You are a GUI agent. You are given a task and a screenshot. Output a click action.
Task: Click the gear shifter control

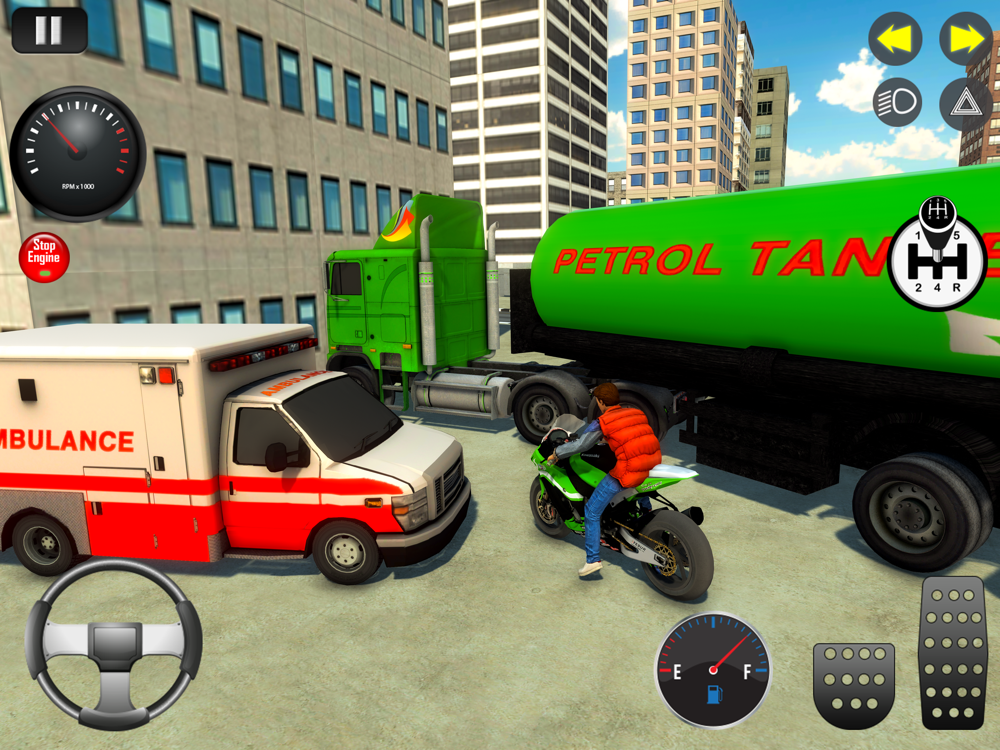tap(938, 257)
